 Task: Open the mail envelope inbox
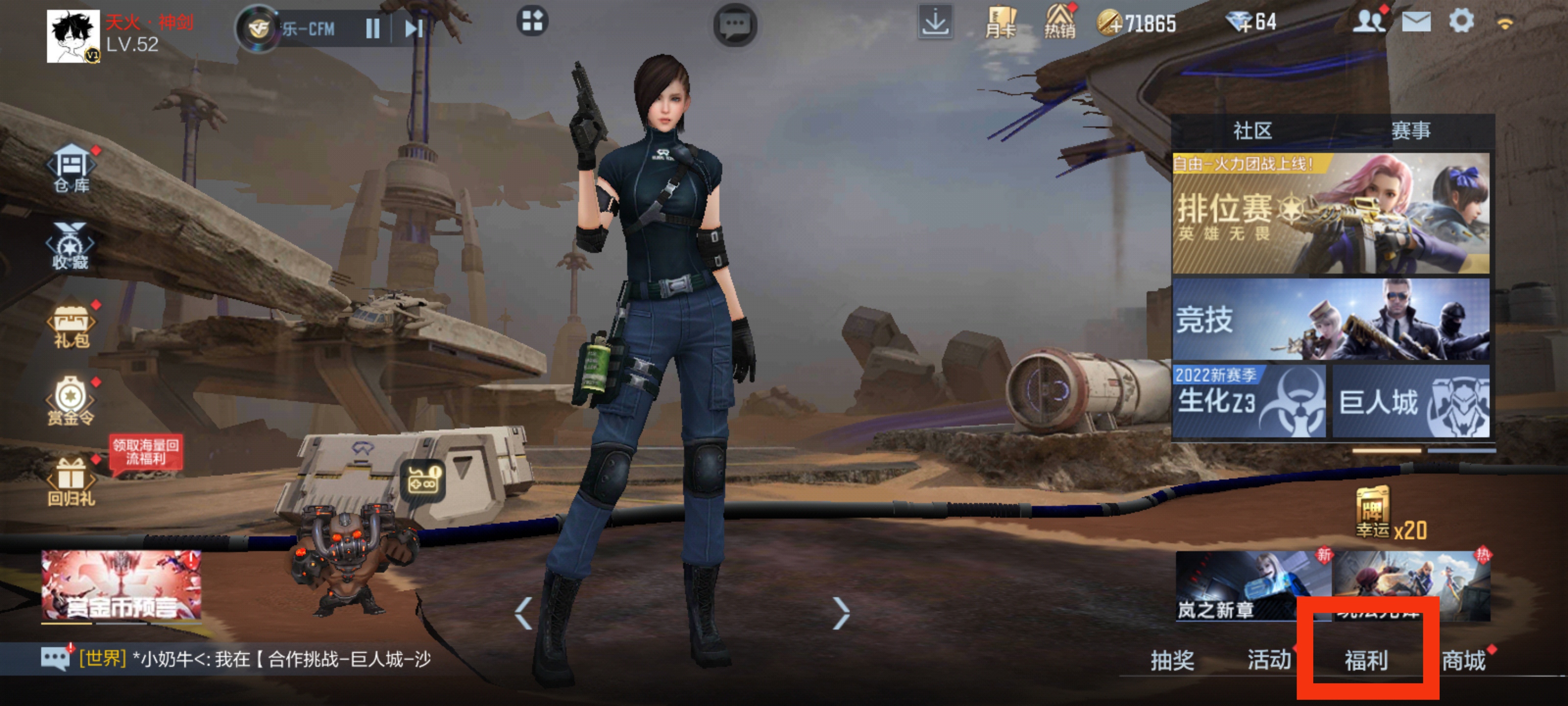click(x=1416, y=23)
